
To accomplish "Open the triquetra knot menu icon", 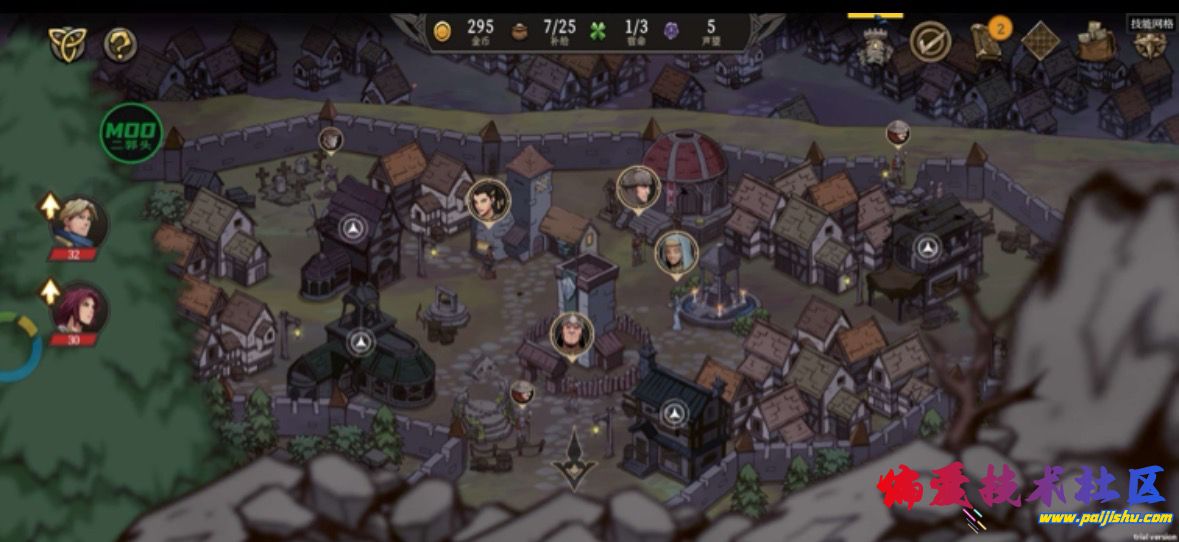I will 67,44.
